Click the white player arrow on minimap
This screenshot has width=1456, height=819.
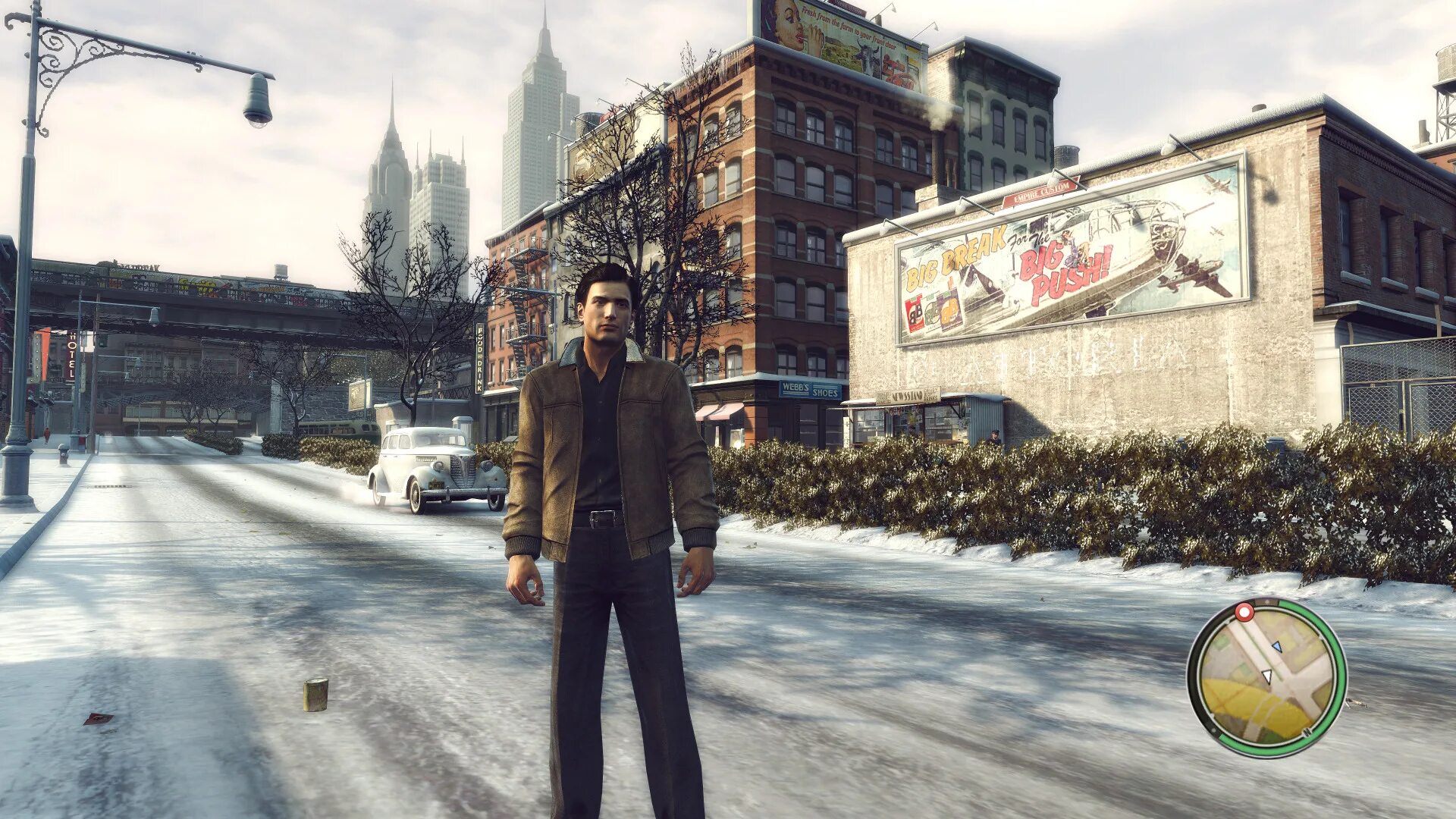tap(1266, 675)
